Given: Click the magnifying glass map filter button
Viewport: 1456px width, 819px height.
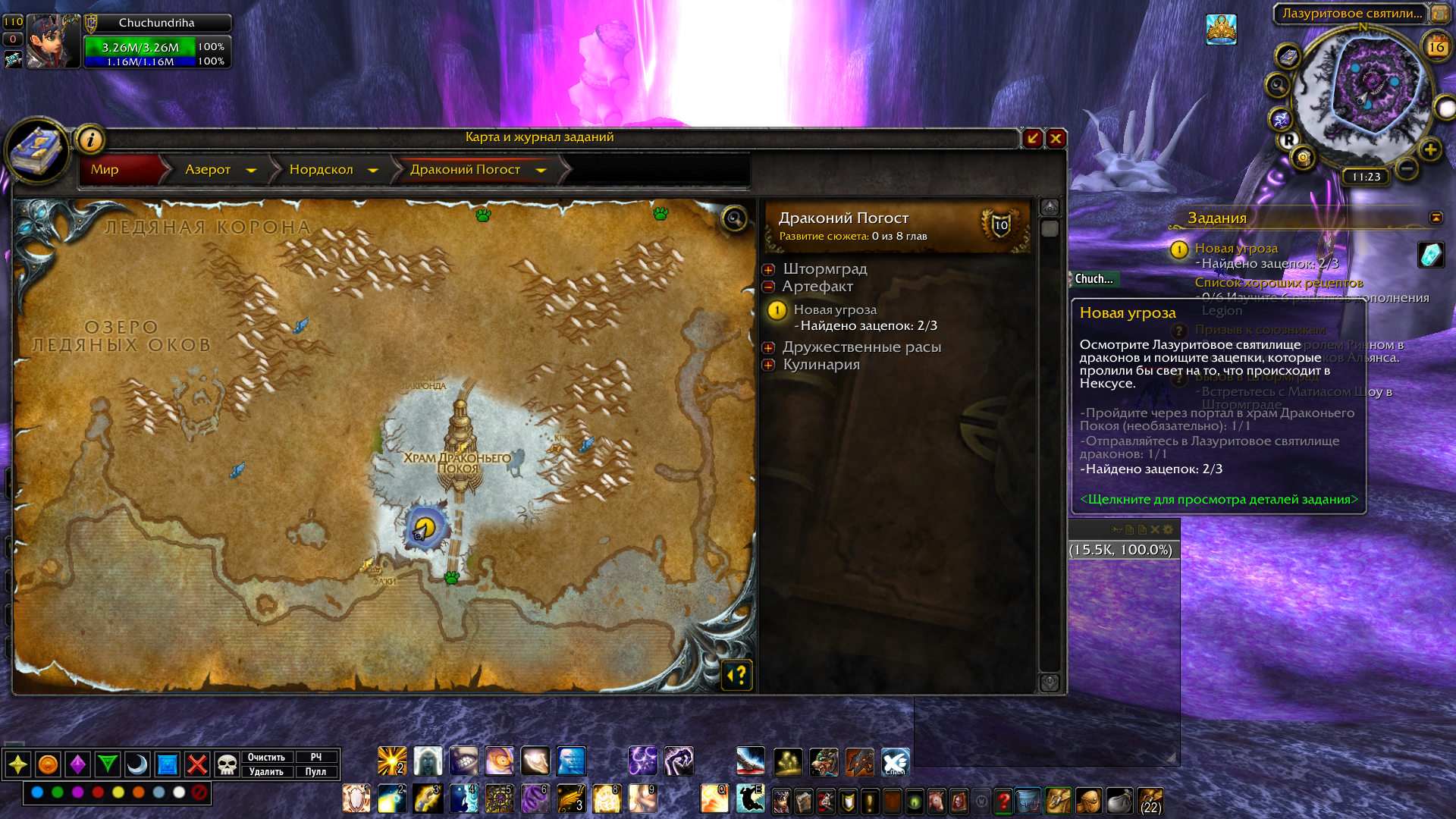Looking at the screenshot, I should click(734, 219).
